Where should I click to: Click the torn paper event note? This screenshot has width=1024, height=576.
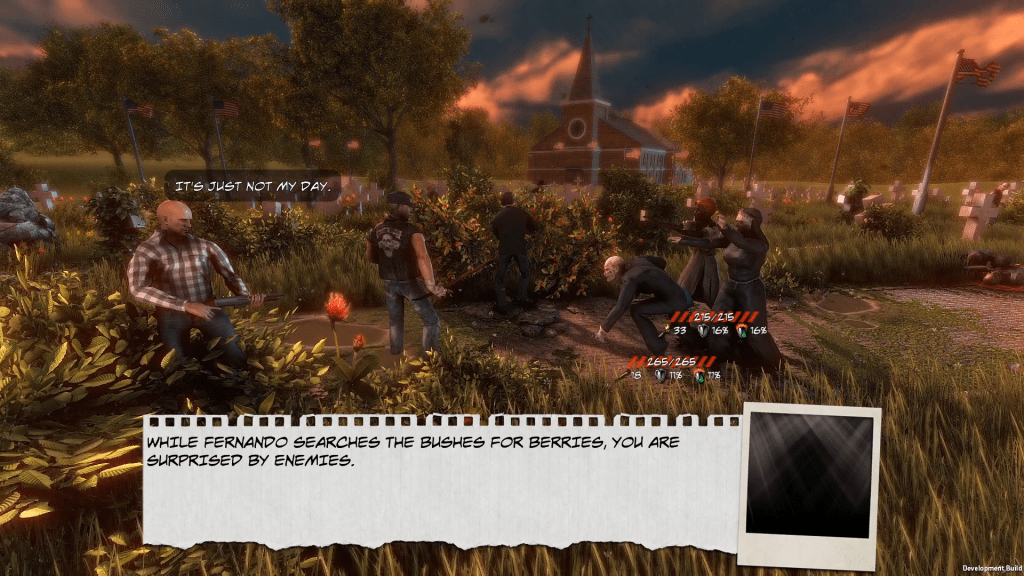point(440,480)
